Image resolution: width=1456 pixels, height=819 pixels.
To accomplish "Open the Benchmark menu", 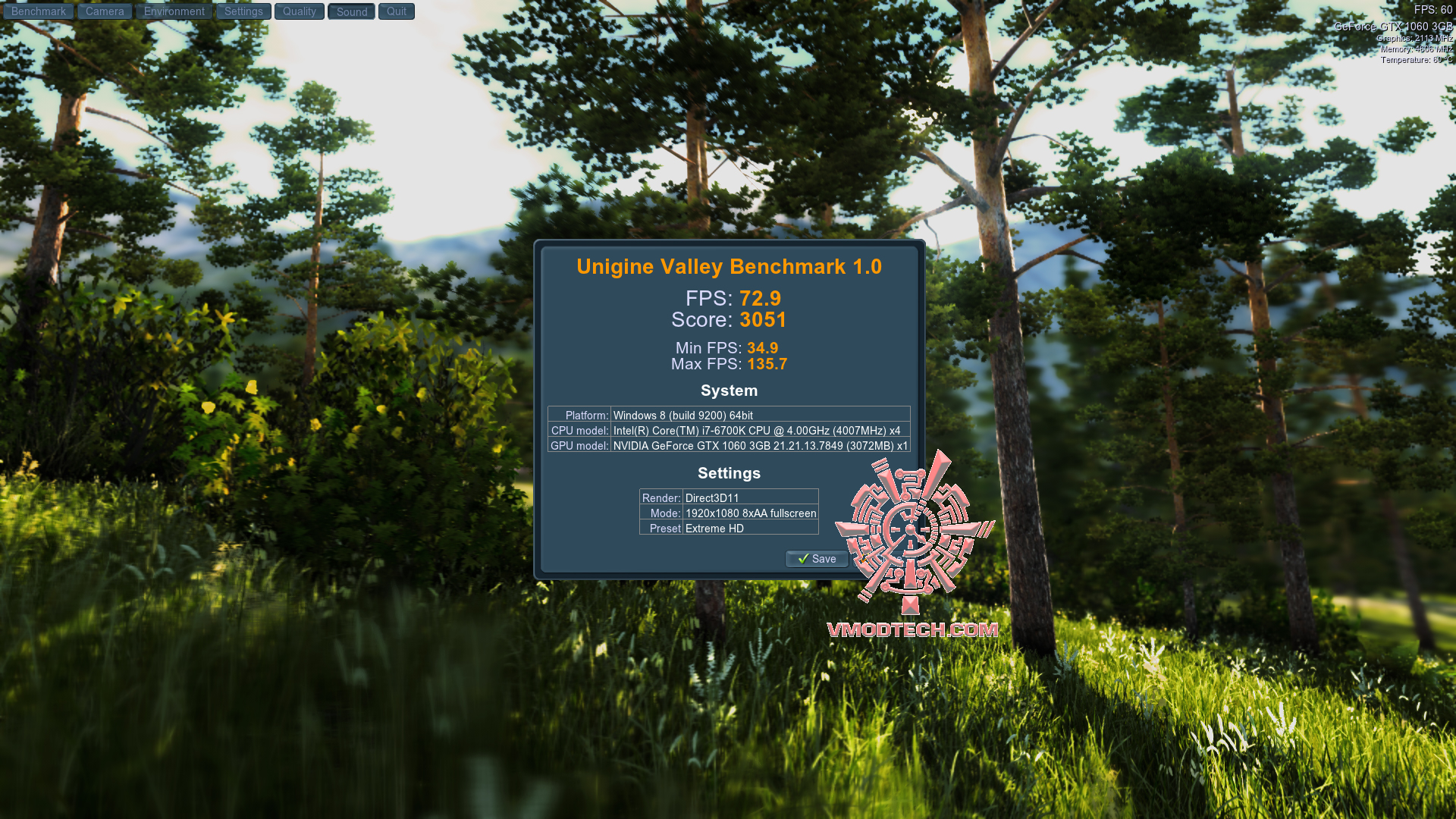I will tap(38, 11).
